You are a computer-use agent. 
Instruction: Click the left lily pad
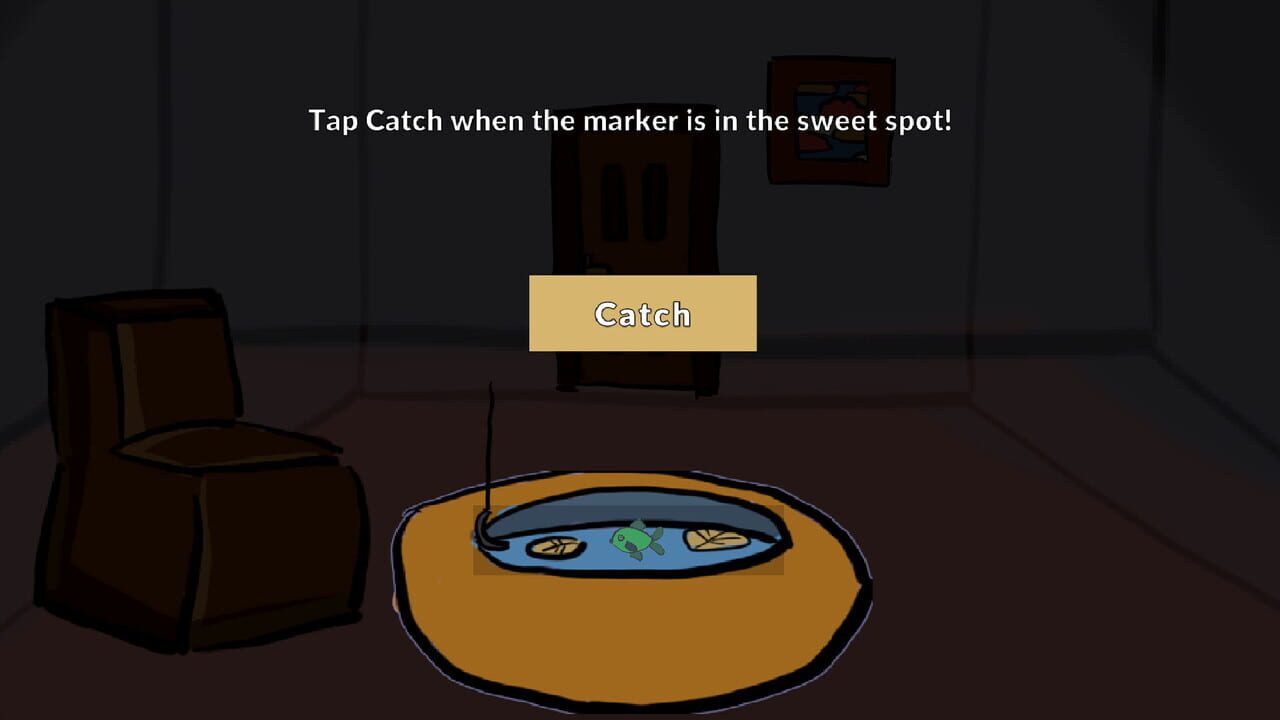point(556,546)
